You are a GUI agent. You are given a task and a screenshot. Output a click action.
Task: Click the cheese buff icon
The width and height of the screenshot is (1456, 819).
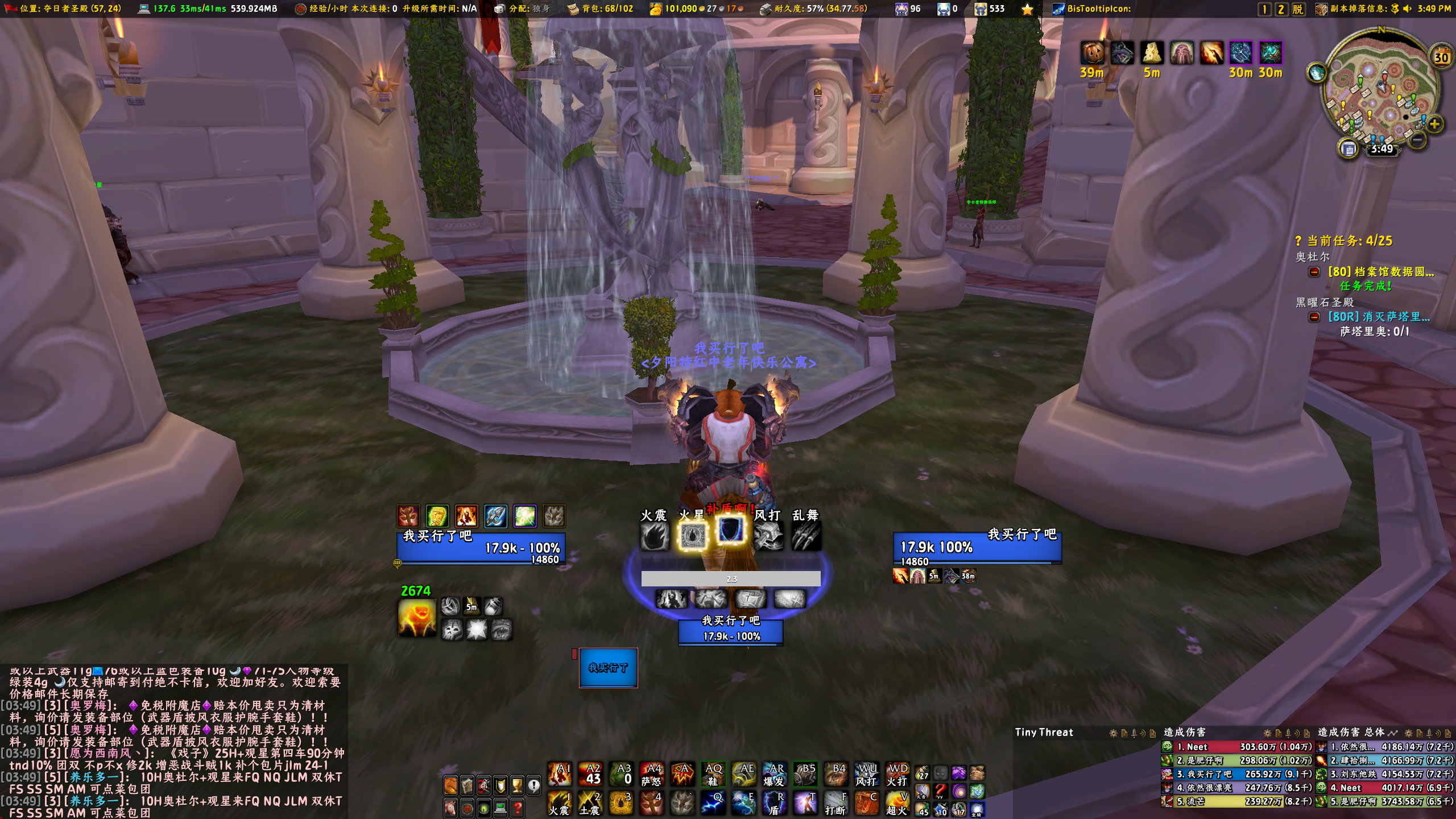coord(1152,53)
